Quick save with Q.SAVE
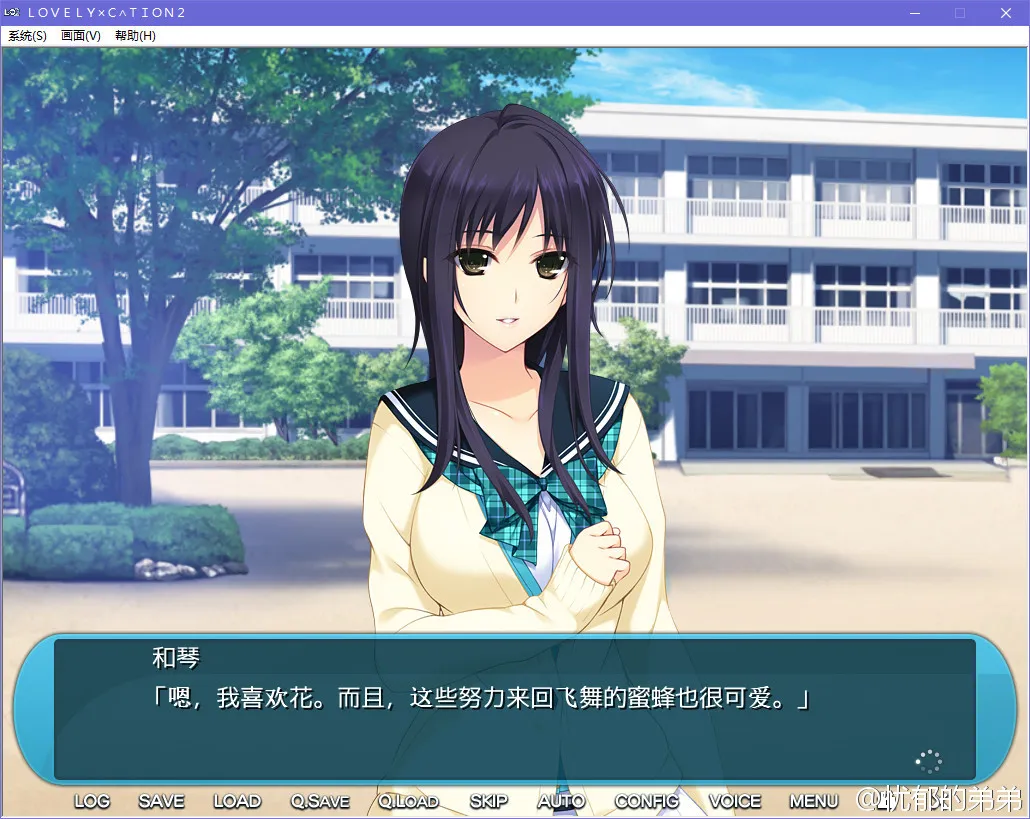 (x=320, y=801)
